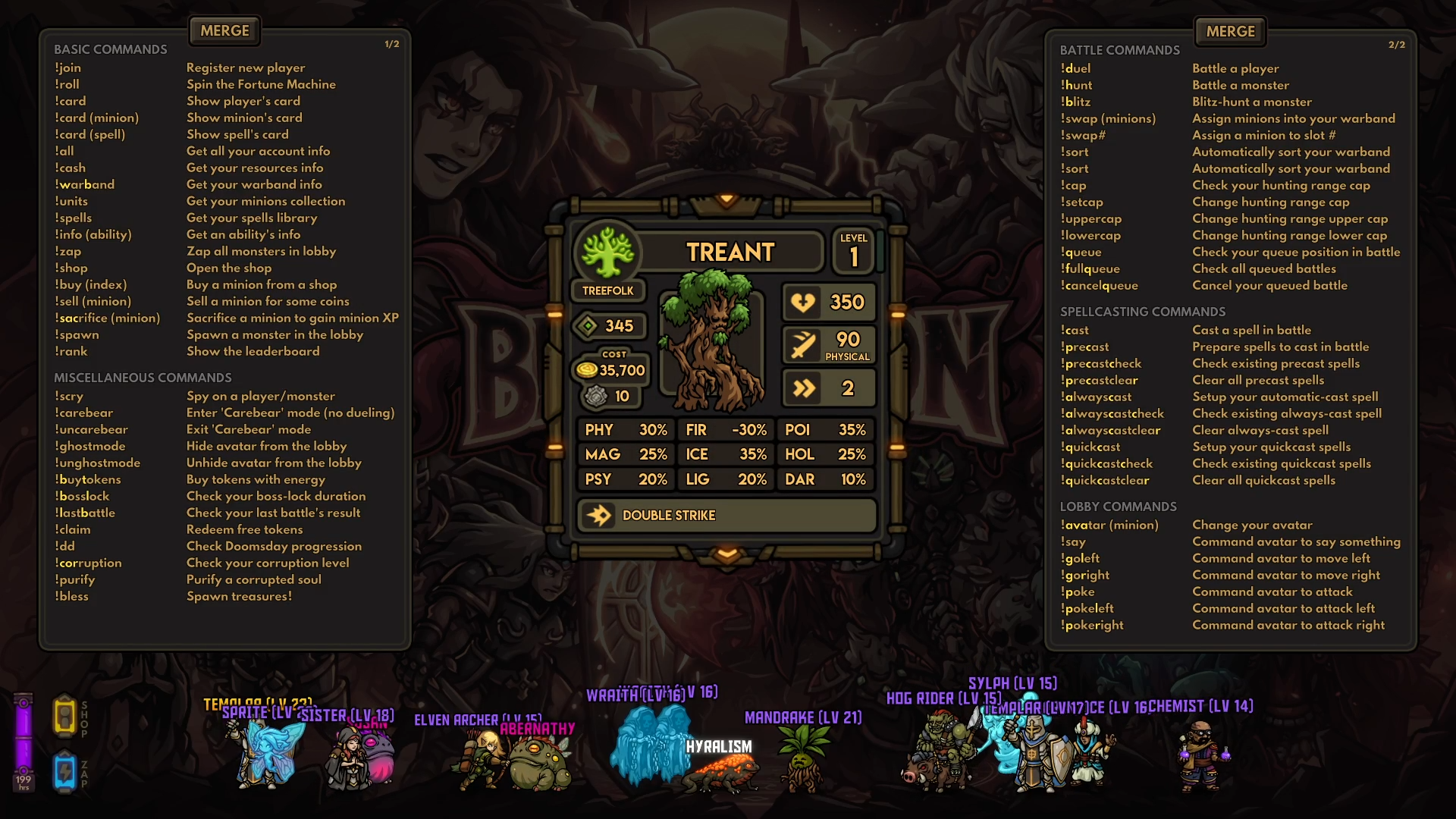Click the sword icon next to 90 Physical
1456x819 pixels.
802,345
